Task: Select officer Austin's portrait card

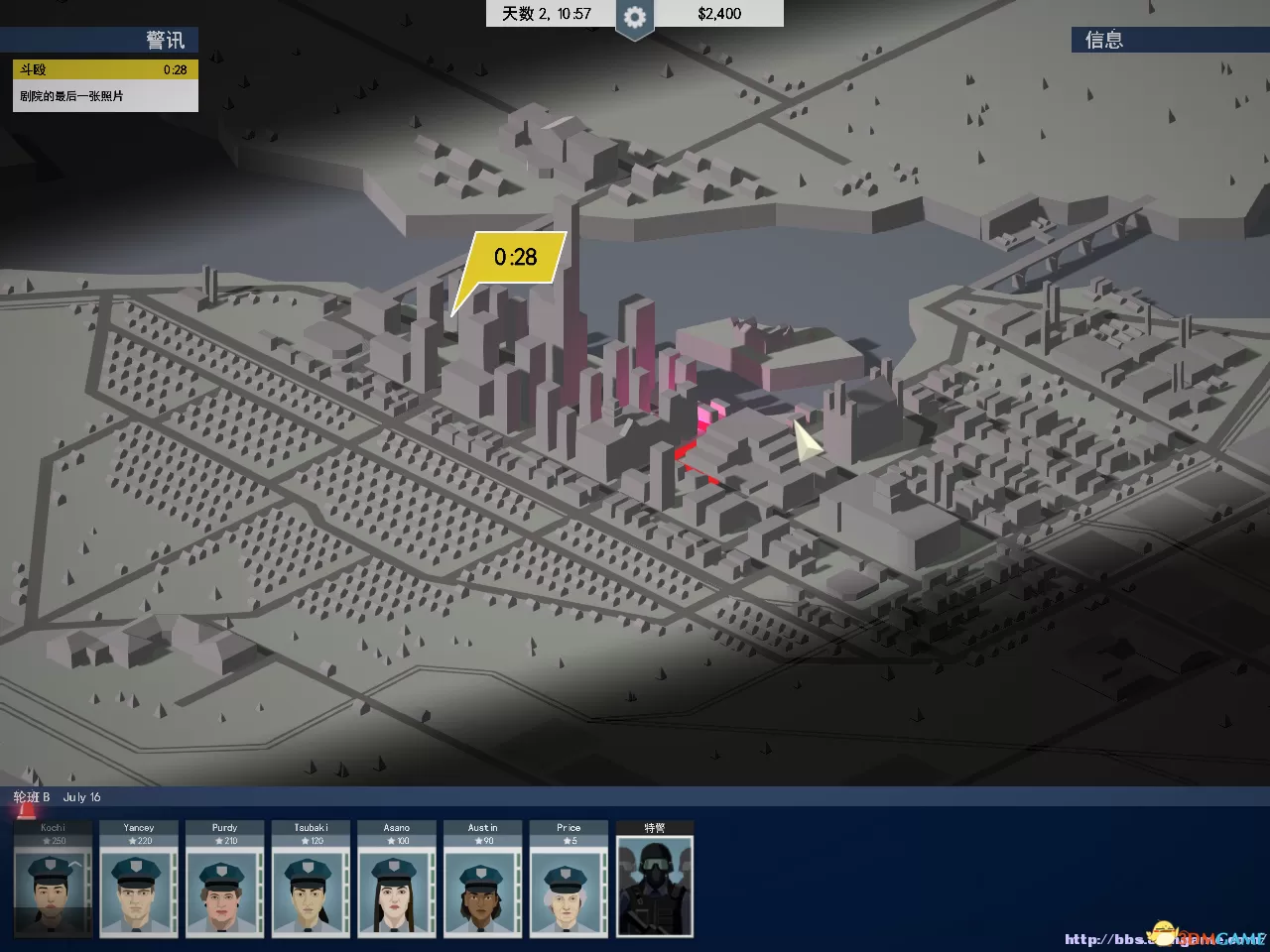Action: click(483, 880)
